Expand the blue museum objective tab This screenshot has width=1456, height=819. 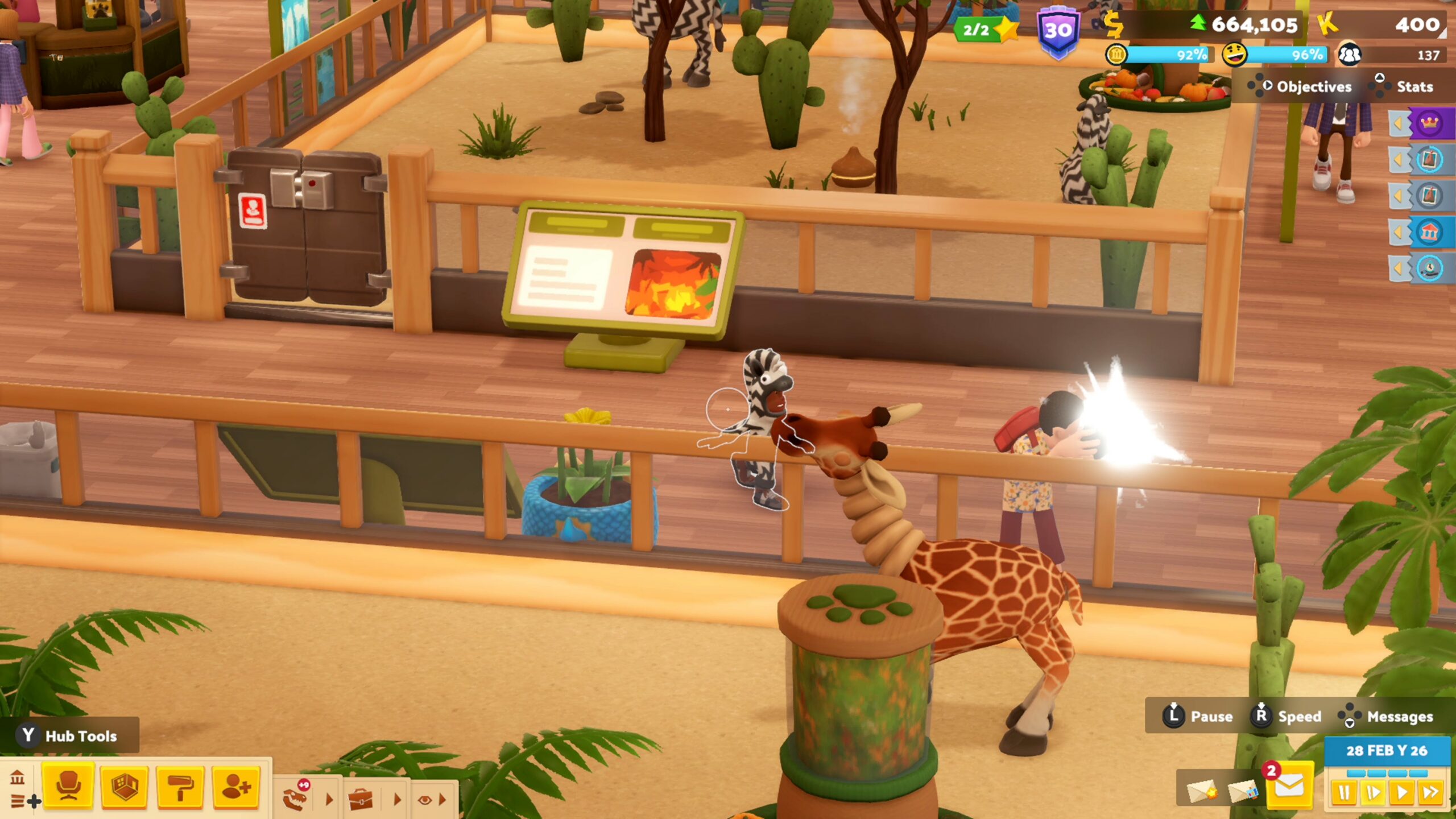(1428, 232)
